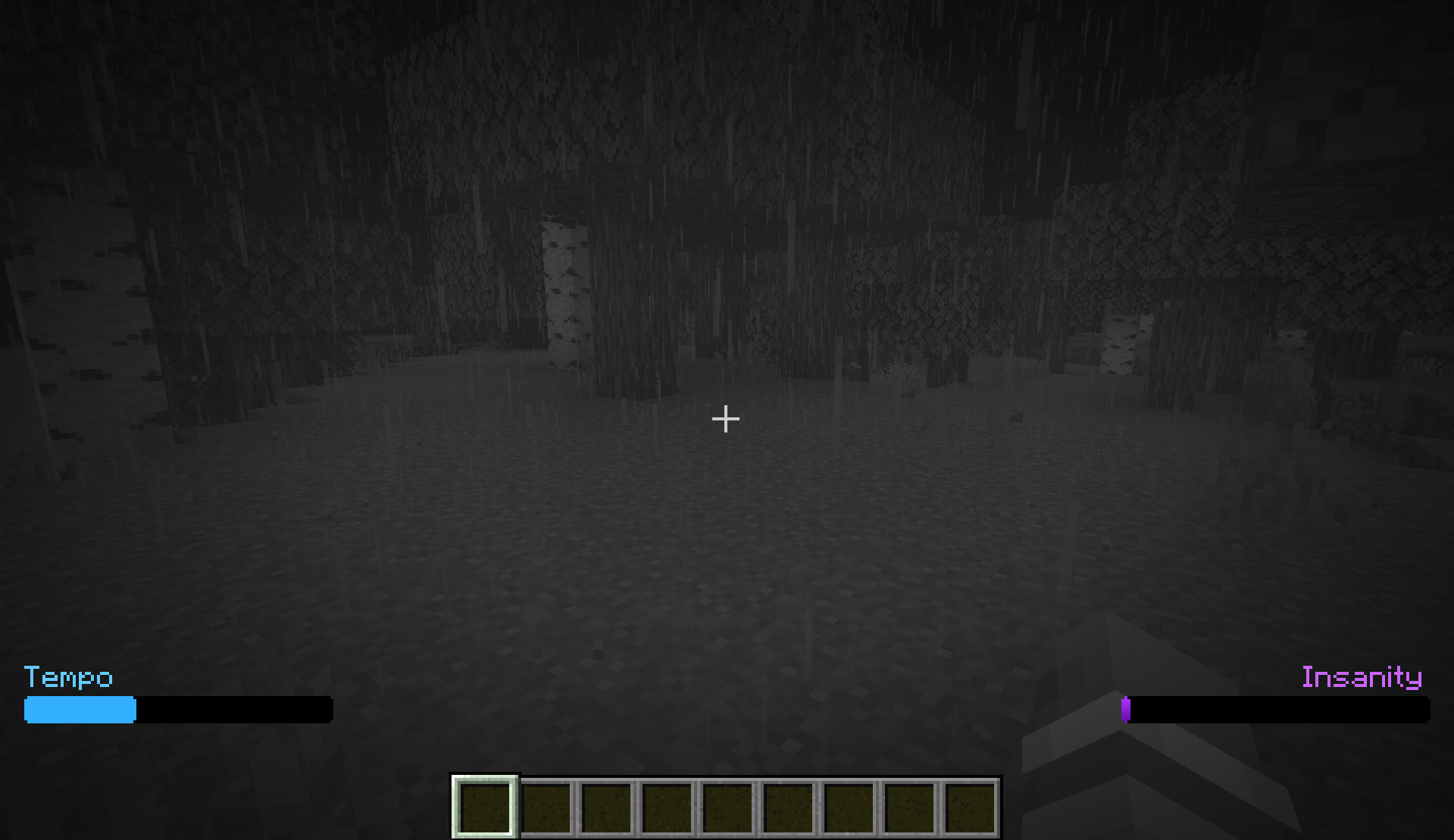Expand the Tempo gauge panel
The width and height of the screenshot is (1454, 840).
pyautogui.click(x=178, y=710)
